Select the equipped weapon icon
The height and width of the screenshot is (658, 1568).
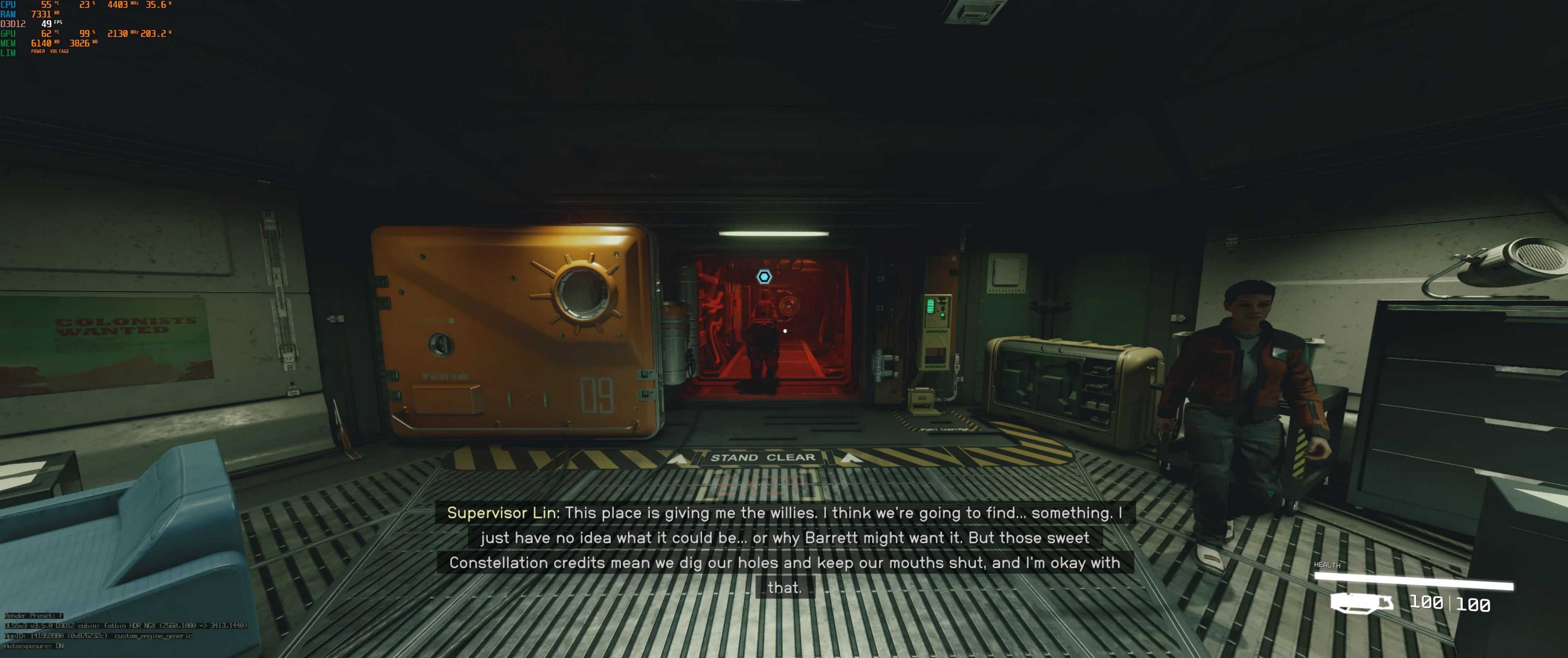click(1361, 603)
